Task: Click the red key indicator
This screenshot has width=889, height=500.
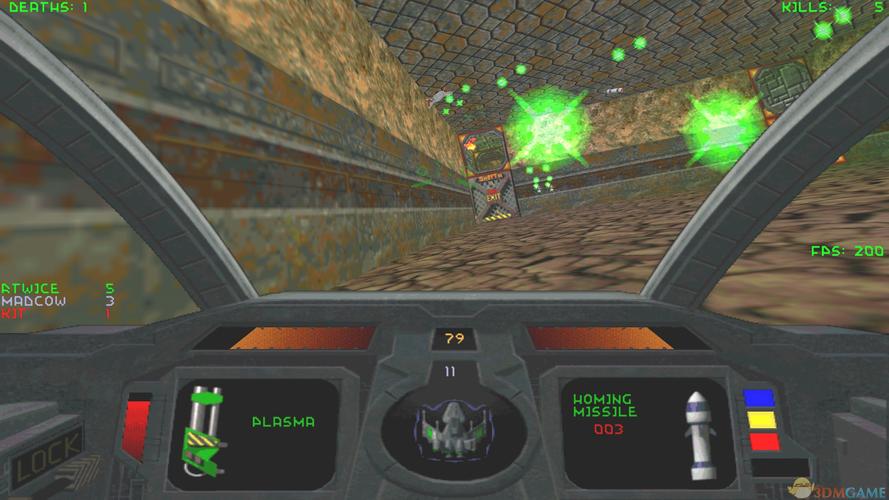Action: (763, 441)
